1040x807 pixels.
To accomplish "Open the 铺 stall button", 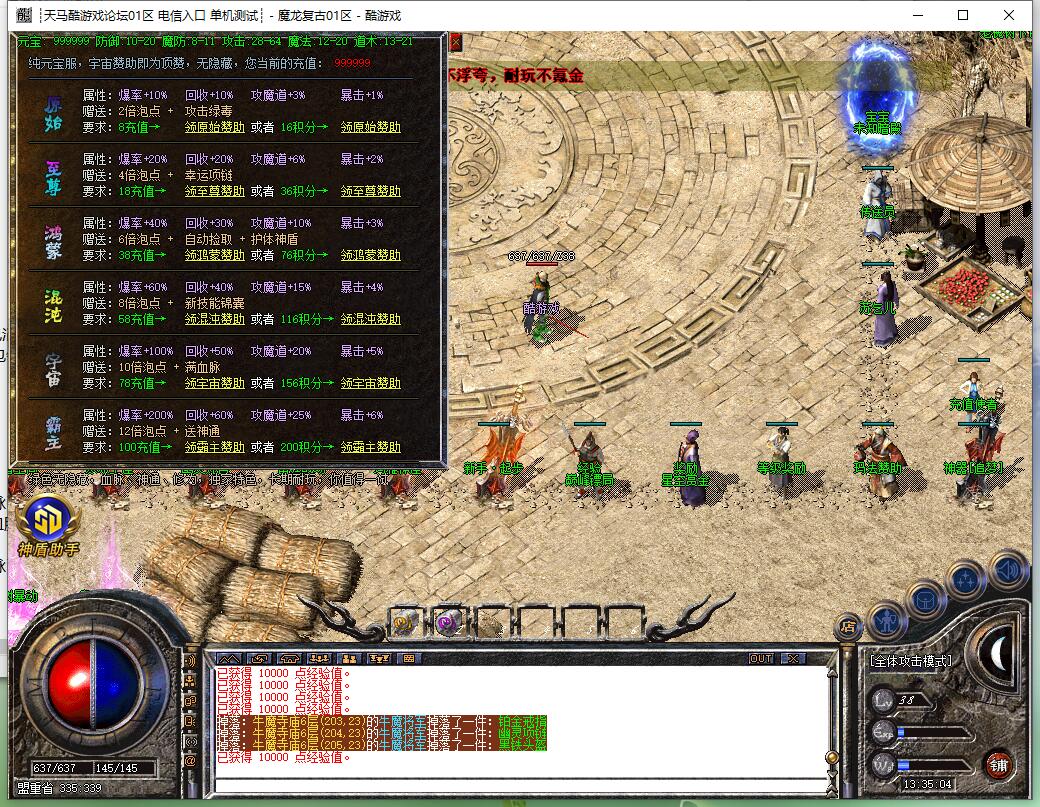I will [997, 764].
